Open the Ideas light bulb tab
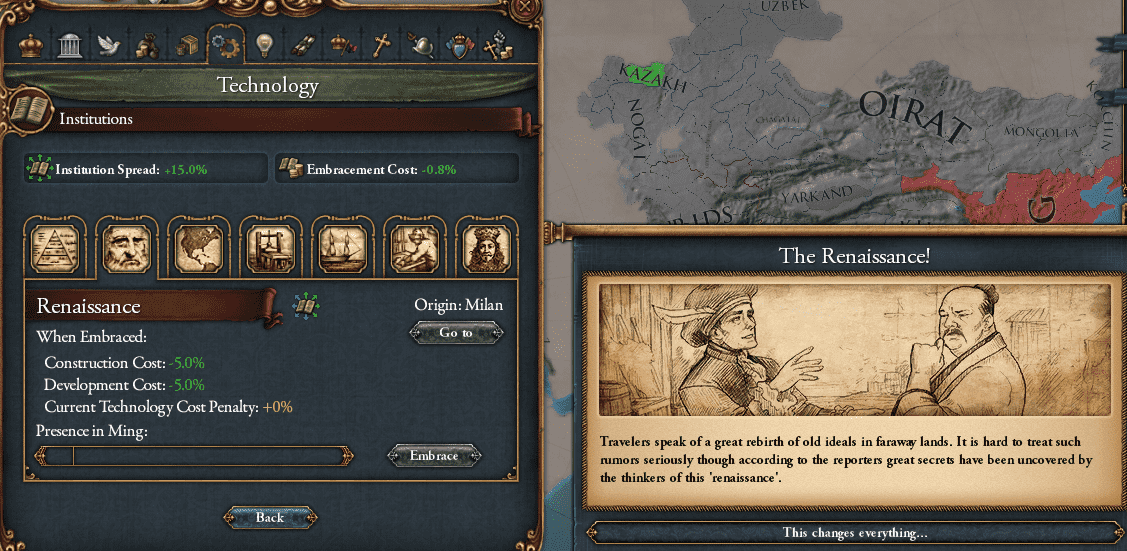The height and width of the screenshot is (551, 1127). point(264,46)
